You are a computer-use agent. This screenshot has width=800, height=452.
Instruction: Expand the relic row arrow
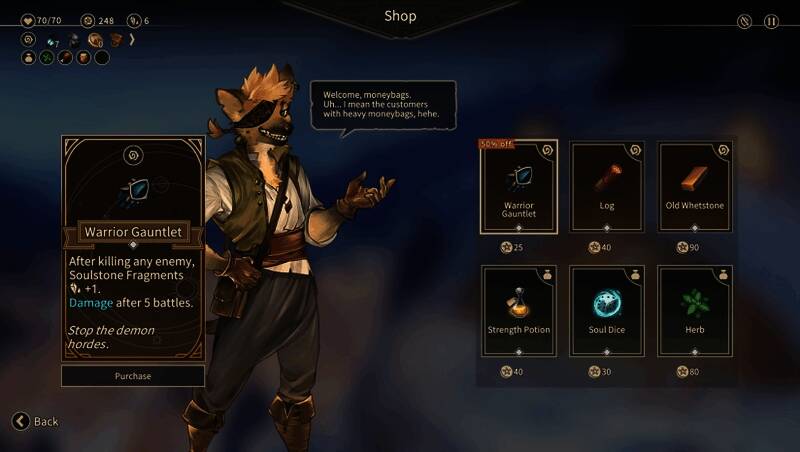coord(132,40)
